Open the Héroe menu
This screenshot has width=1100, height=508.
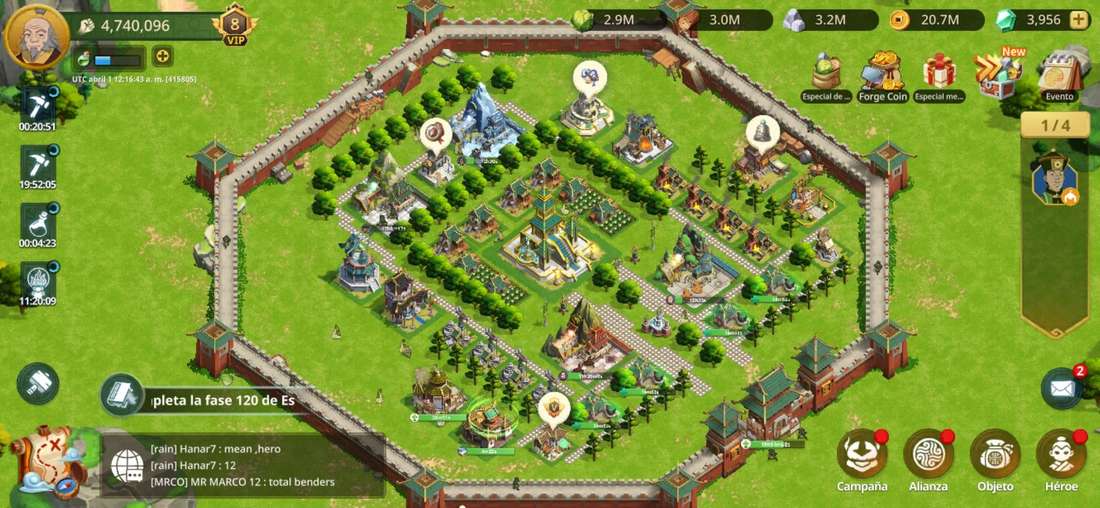[x=1061, y=458]
